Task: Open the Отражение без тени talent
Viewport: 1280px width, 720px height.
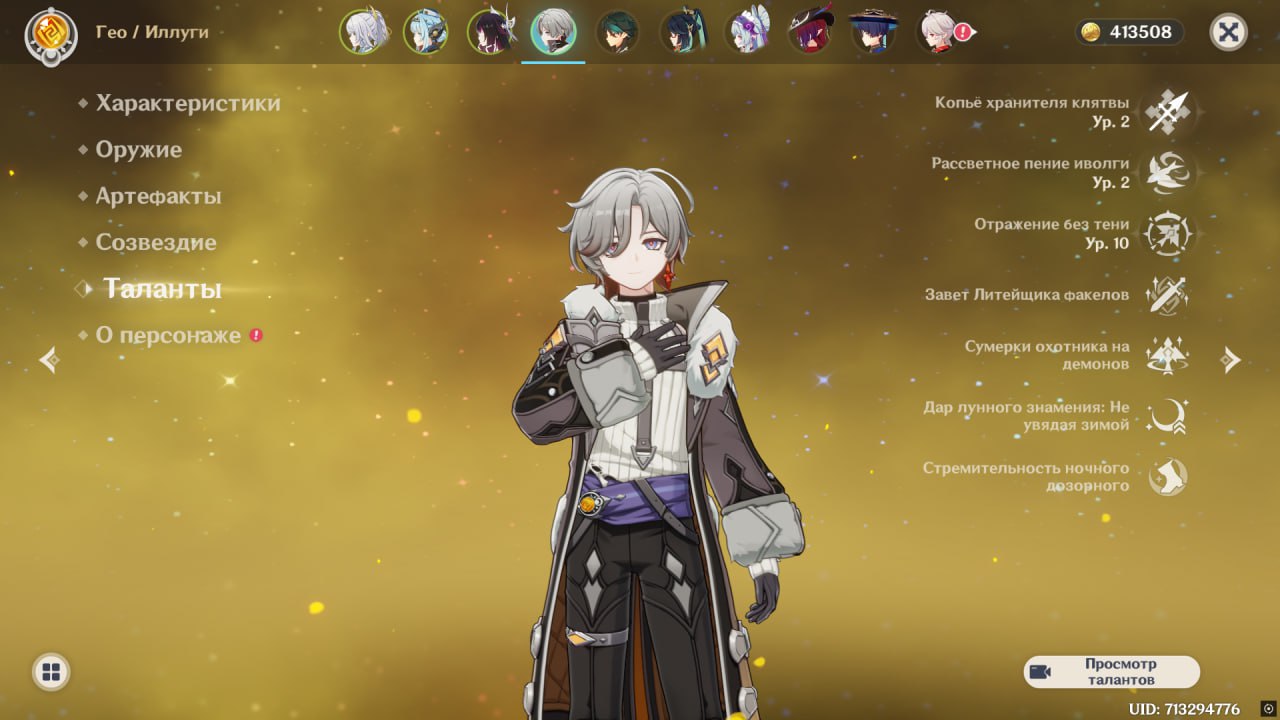Action: click(1167, 234)
